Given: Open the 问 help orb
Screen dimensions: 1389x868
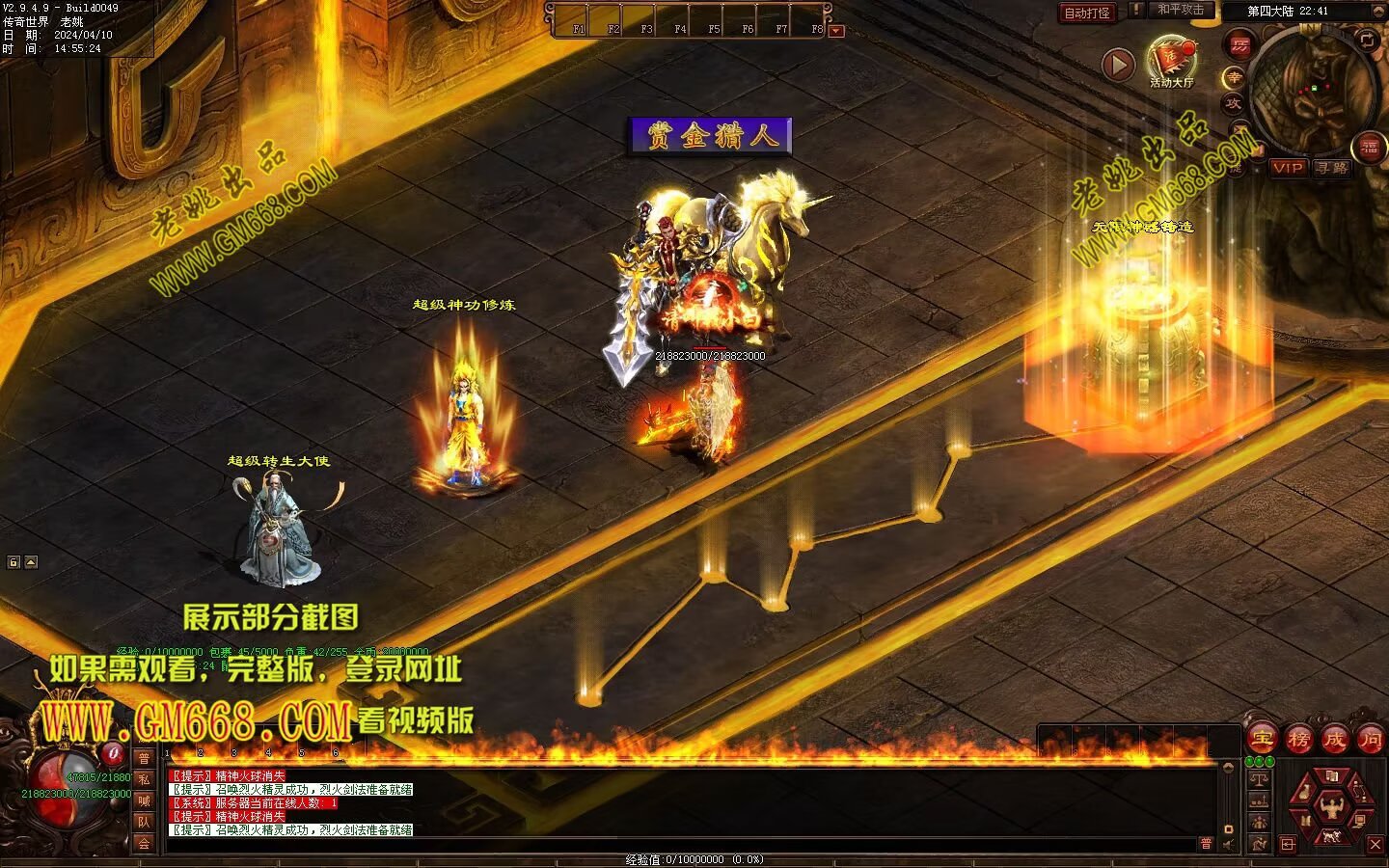Looking at the screenshot, I should (x=1370, y=739).
